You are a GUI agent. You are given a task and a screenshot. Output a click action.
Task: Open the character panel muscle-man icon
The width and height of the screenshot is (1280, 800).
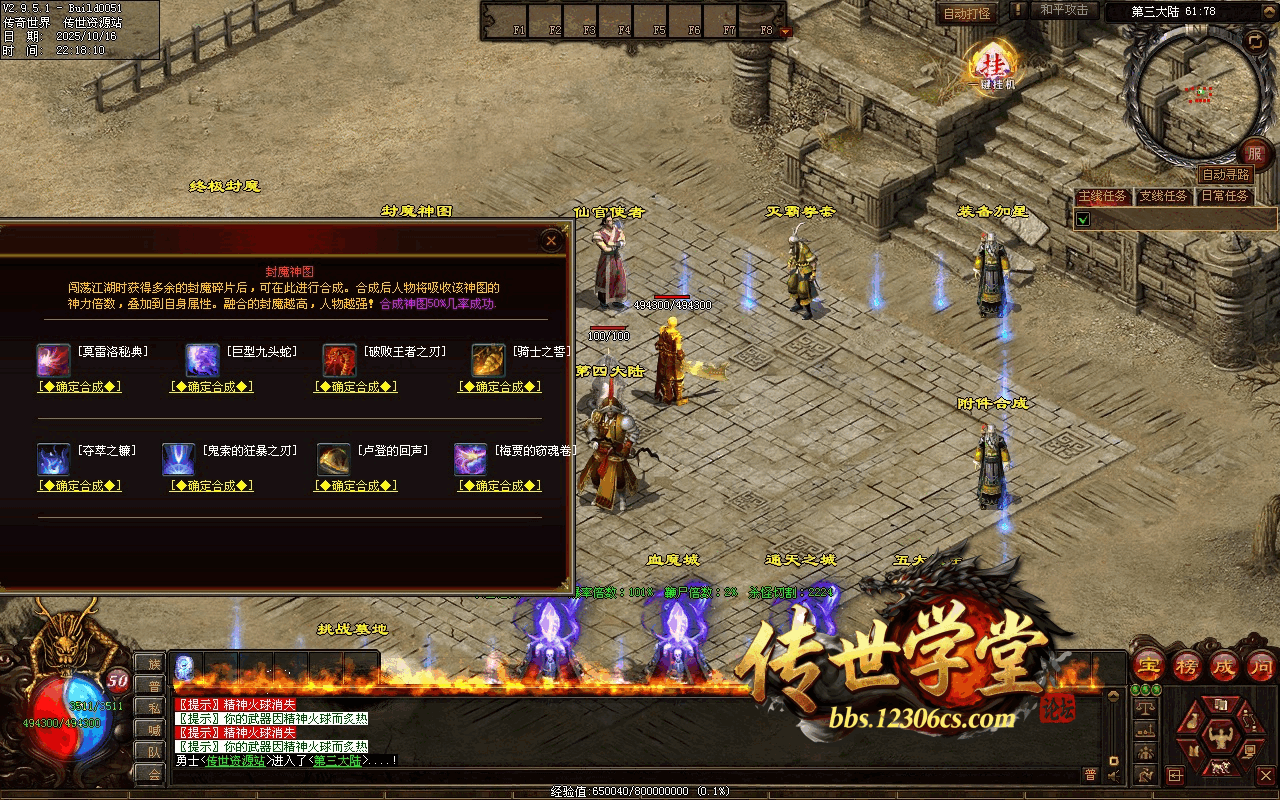coord(1218,736)
